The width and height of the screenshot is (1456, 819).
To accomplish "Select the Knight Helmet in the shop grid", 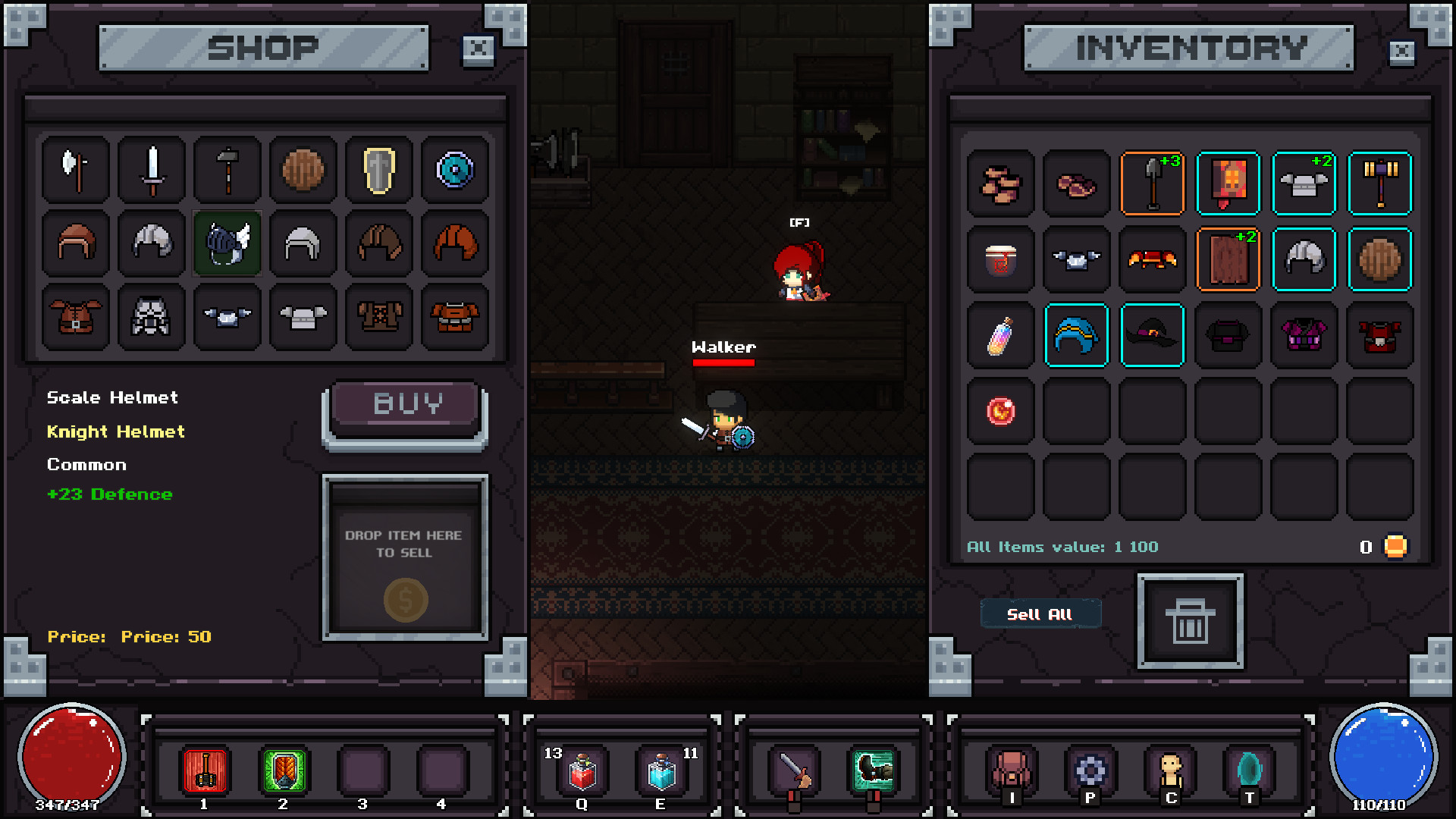I will pos(227,243).
